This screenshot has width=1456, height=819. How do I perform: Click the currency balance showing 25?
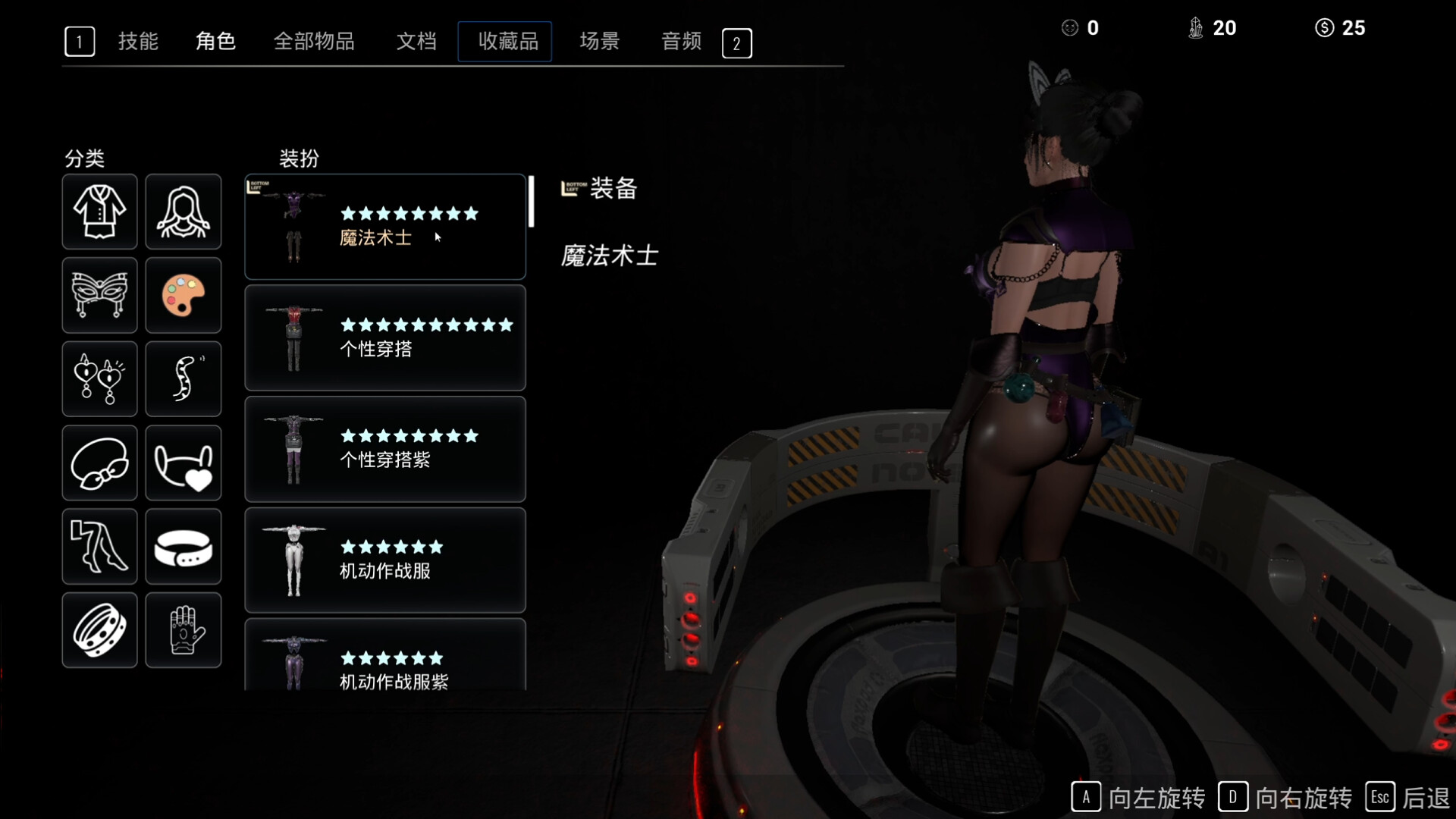pyautogui.click(x=1341, y=28)
